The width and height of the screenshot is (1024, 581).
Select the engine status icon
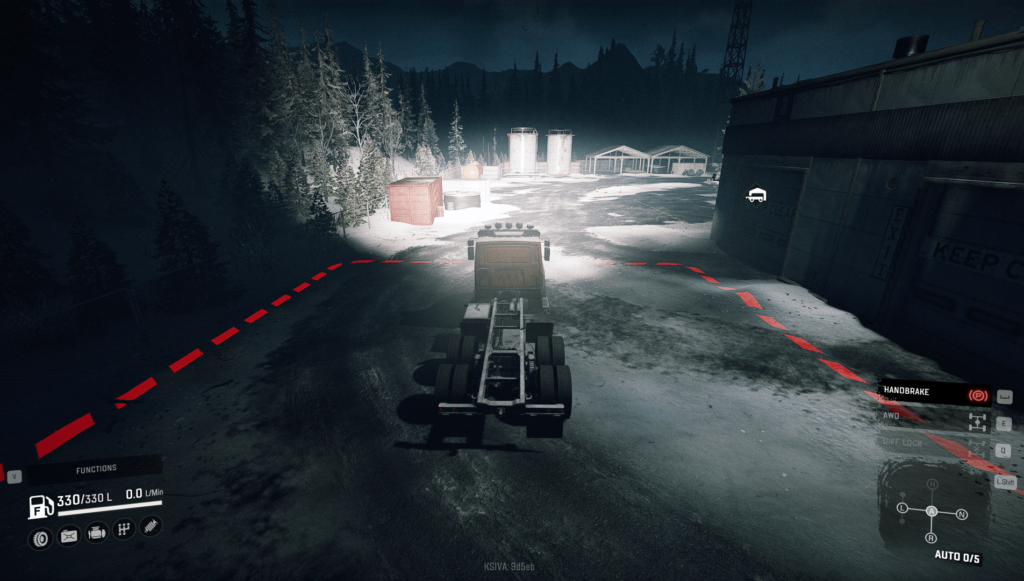coord(97,532)
